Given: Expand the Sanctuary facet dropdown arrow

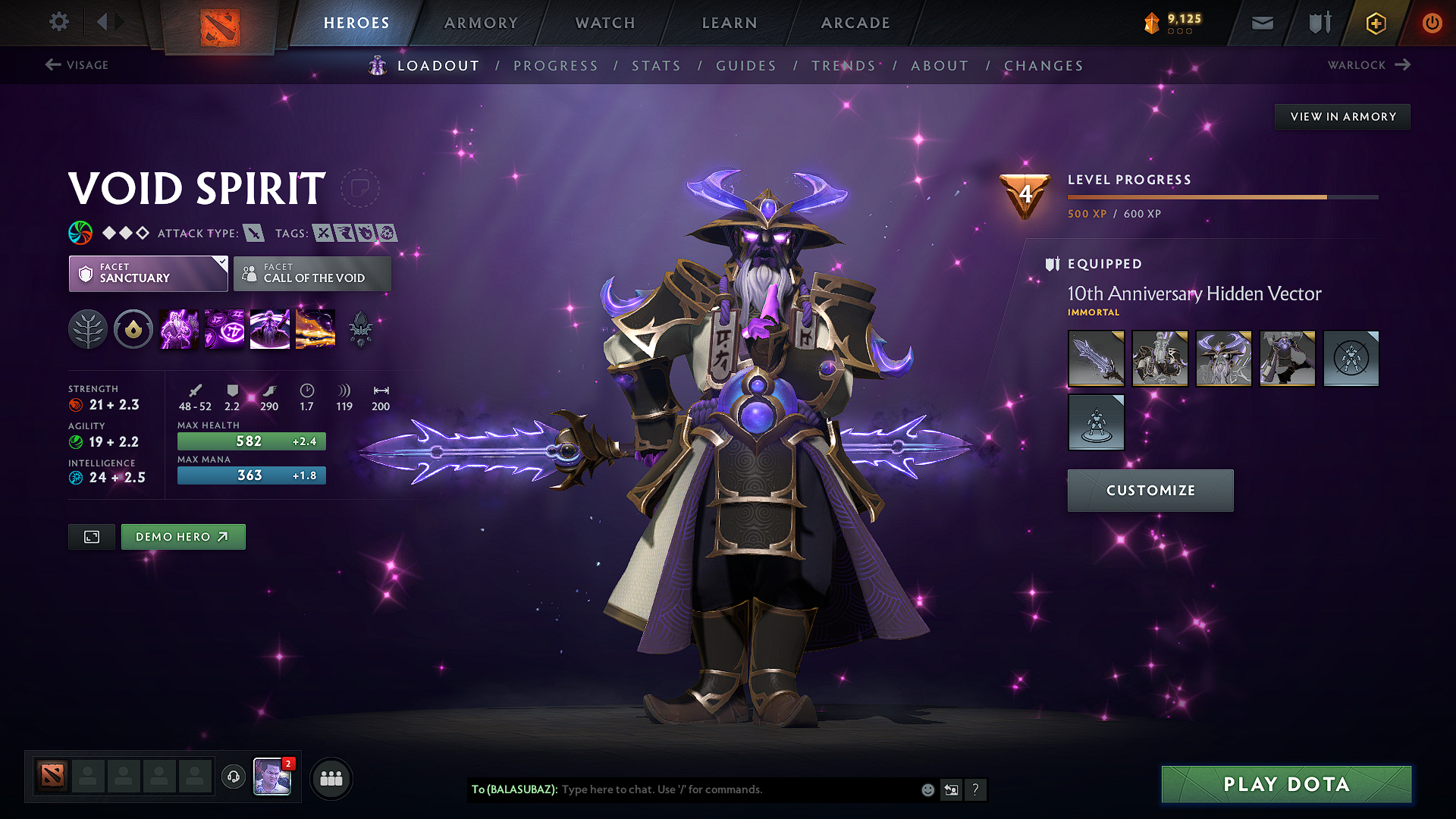Looking at the screenshot, I should (x=221, y=263).
